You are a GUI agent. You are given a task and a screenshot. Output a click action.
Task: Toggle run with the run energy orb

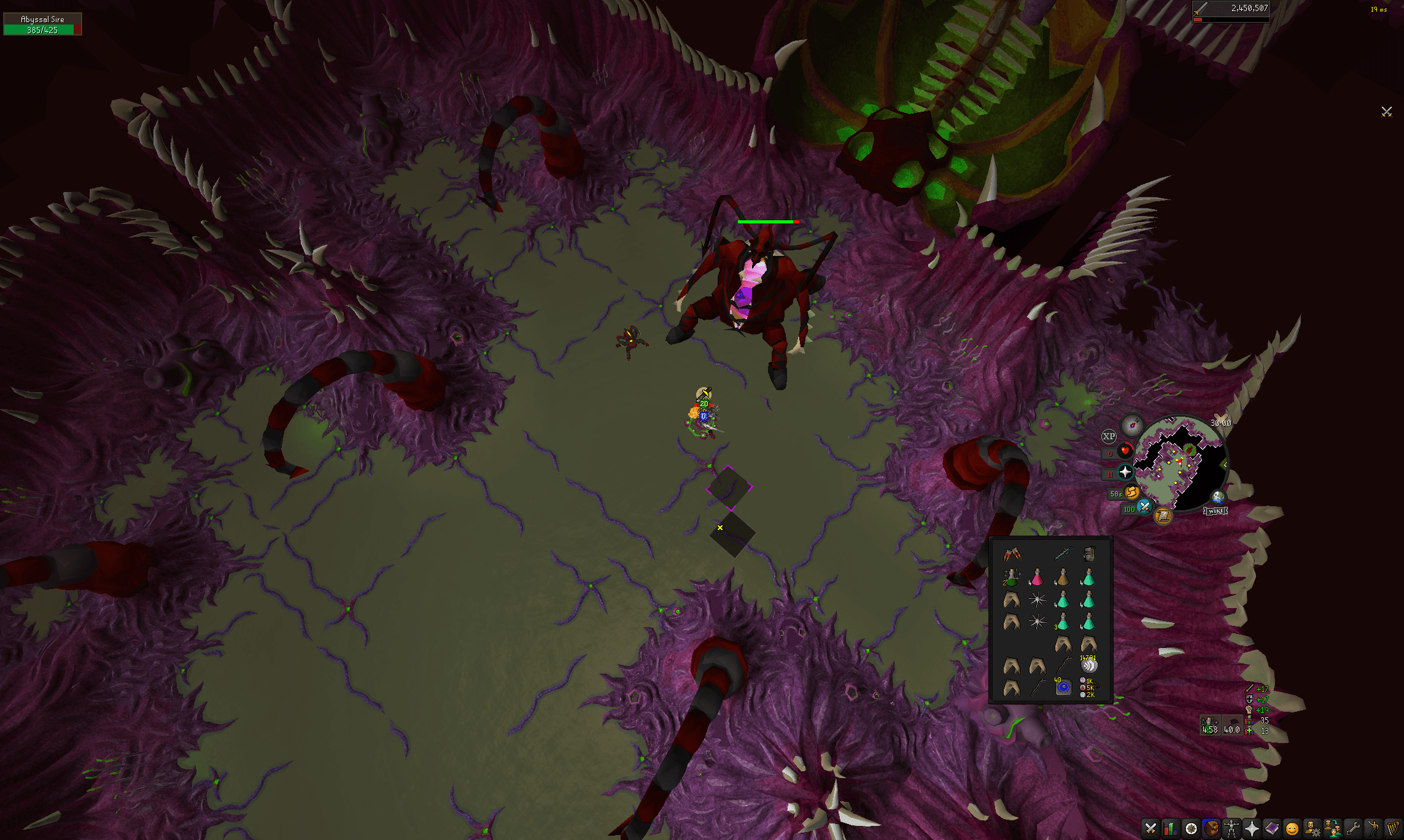(x=1133, y=493)
